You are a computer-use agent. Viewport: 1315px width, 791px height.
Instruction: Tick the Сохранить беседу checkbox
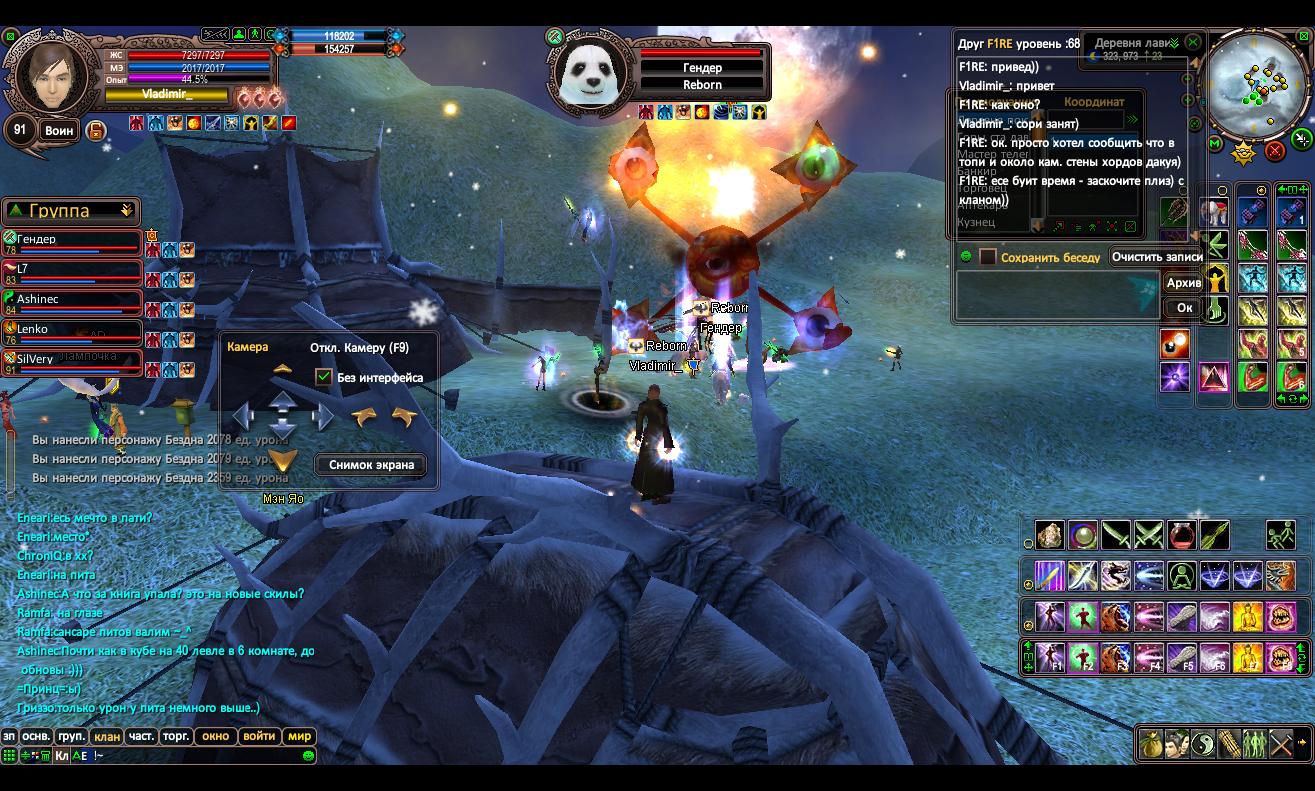coord(988,257)
